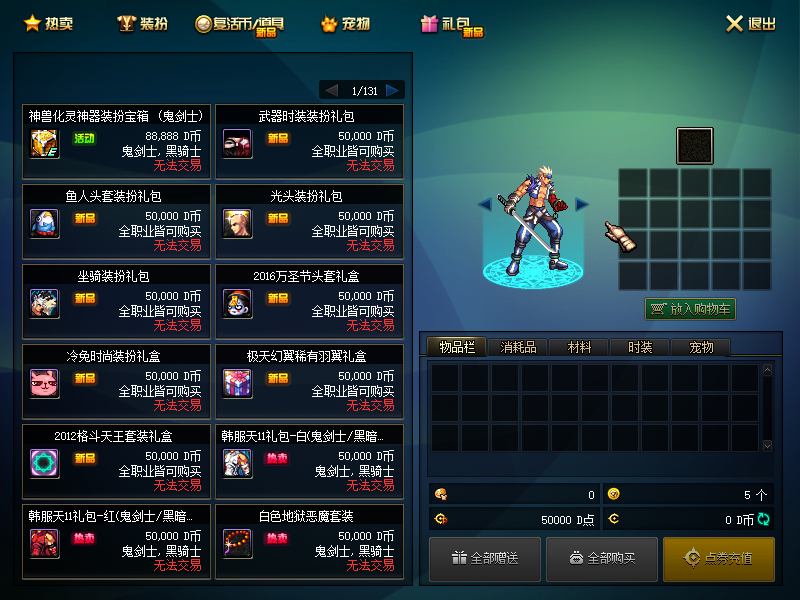Exit the shop with 退出
800x600 pixels.
(x=750, y=23)
